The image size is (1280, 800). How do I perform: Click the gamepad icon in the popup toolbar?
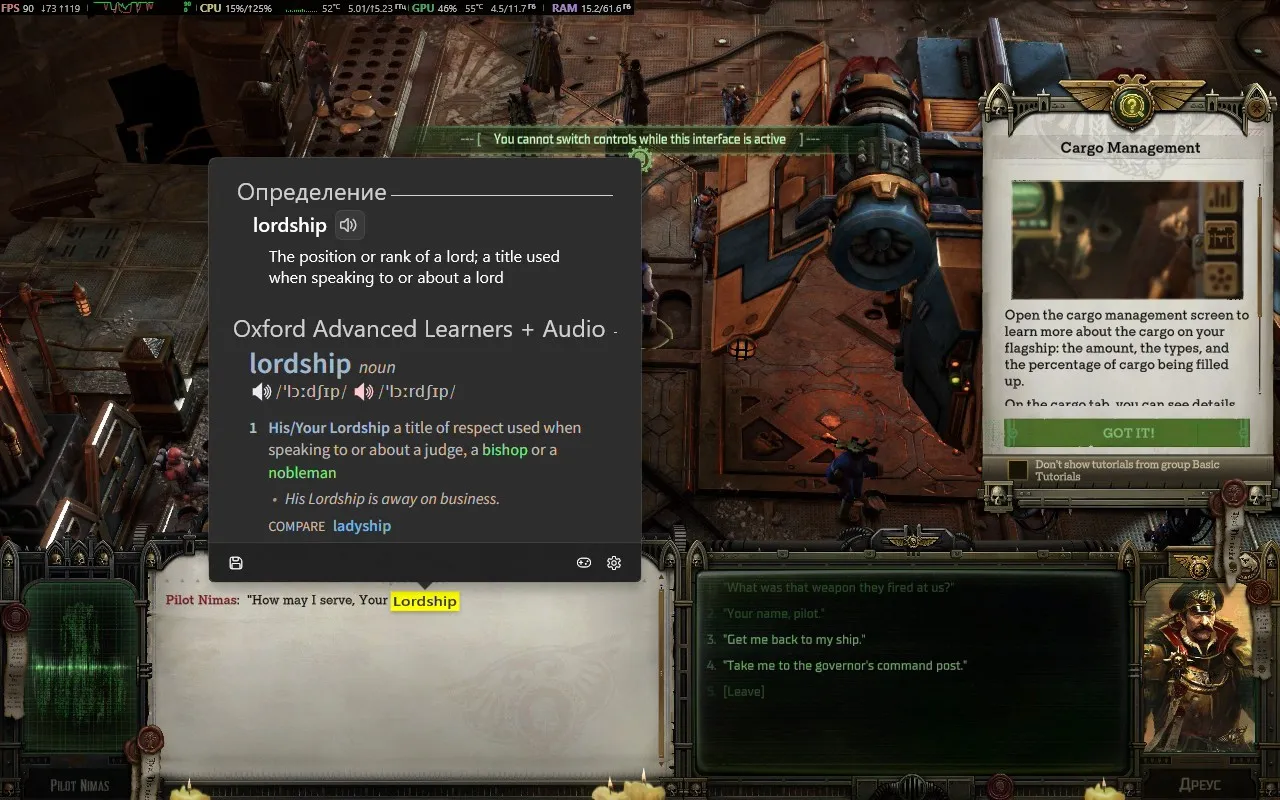pyautogui.click(x=583, y=563)
